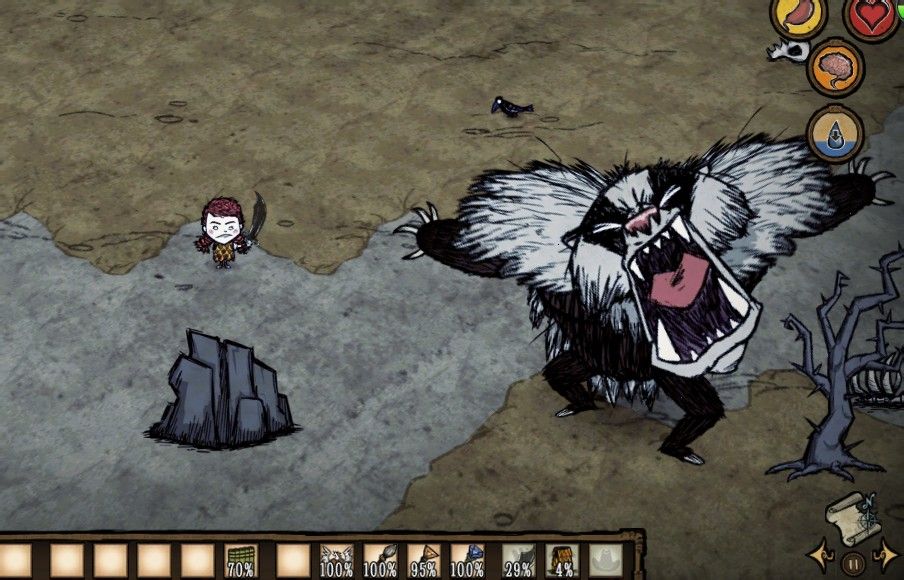This screenshot has height=580, width=904.
Task: Open the map scroll
Action: pyautogui.click(x=853, y=514)
